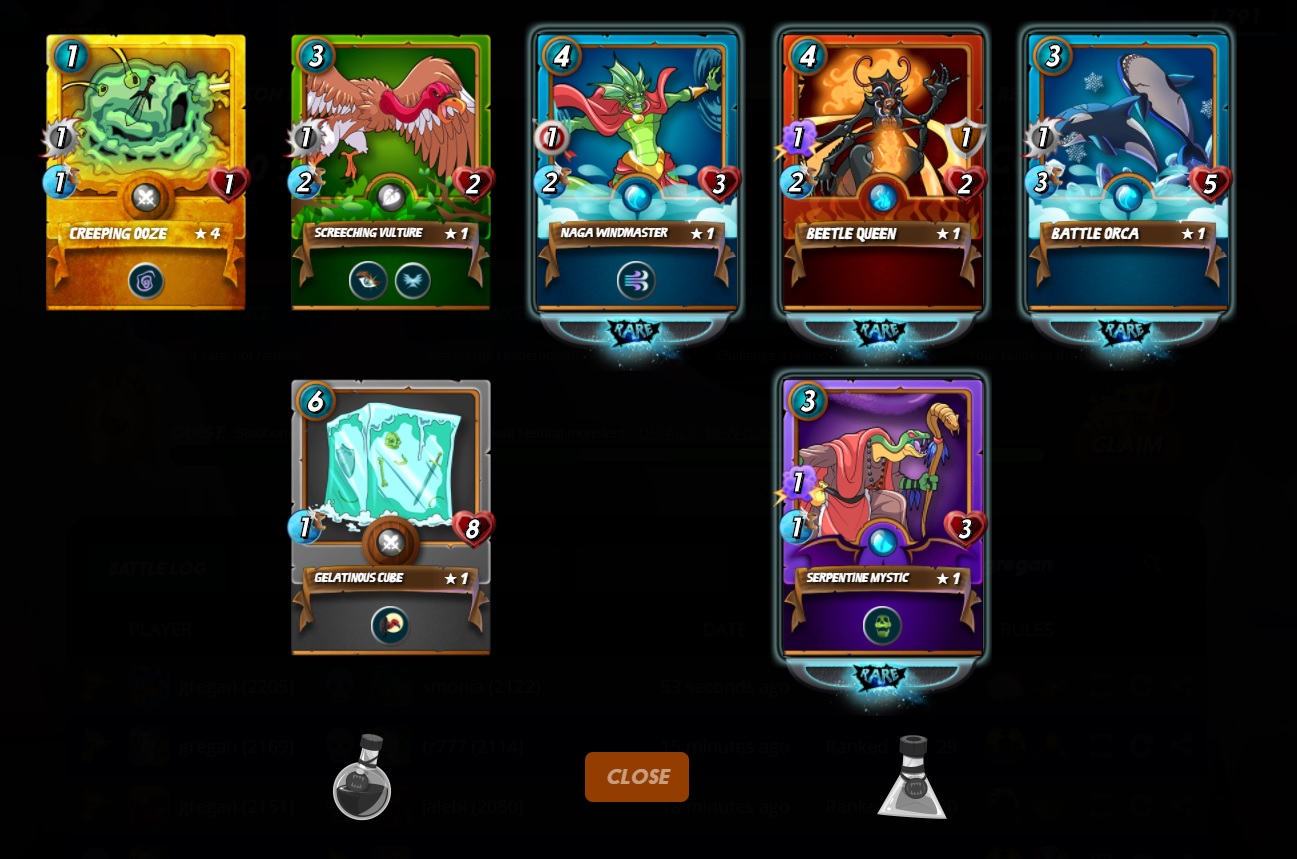Screen dimensions: 1297x859
Task: View the Battle Orca card
Action: pos(1128,172)
